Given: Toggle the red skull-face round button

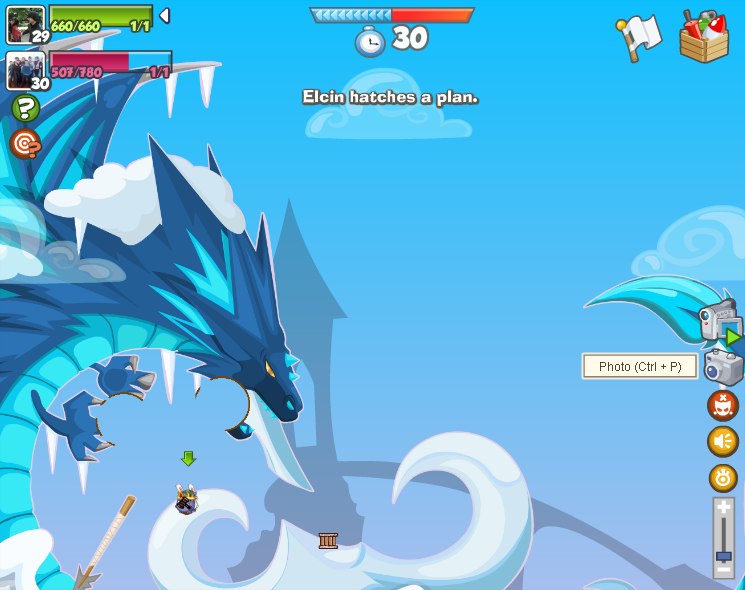Looking at the screenshot, I should pyautogui.click(x=722, y=405).
